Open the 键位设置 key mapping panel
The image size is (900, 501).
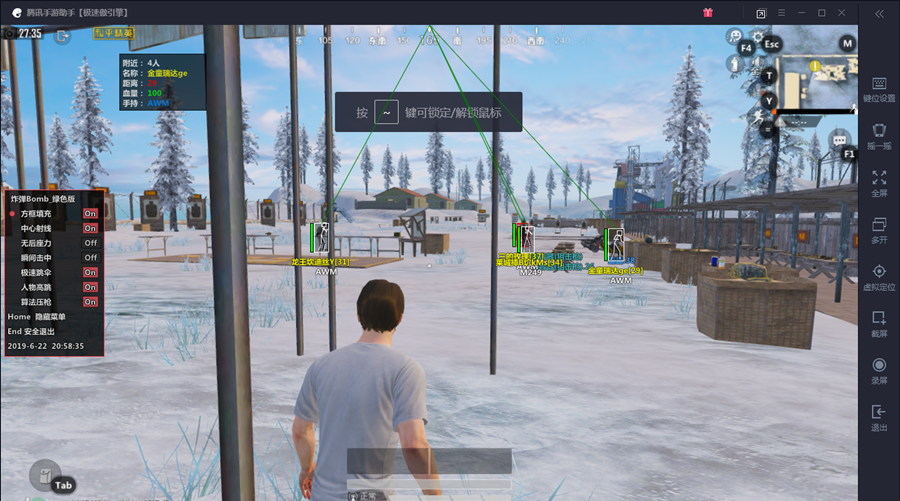click(879, 88)
